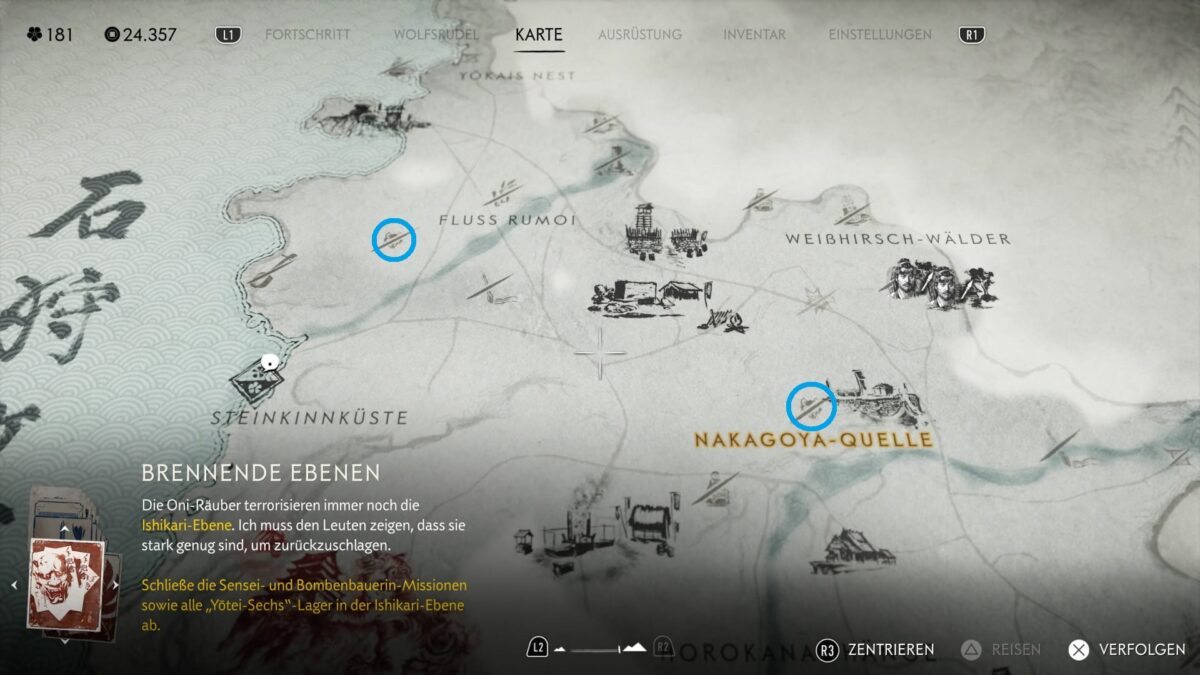Switch to the Fortschritt tab
The image size is (1200, 675).
click(307, 35)
